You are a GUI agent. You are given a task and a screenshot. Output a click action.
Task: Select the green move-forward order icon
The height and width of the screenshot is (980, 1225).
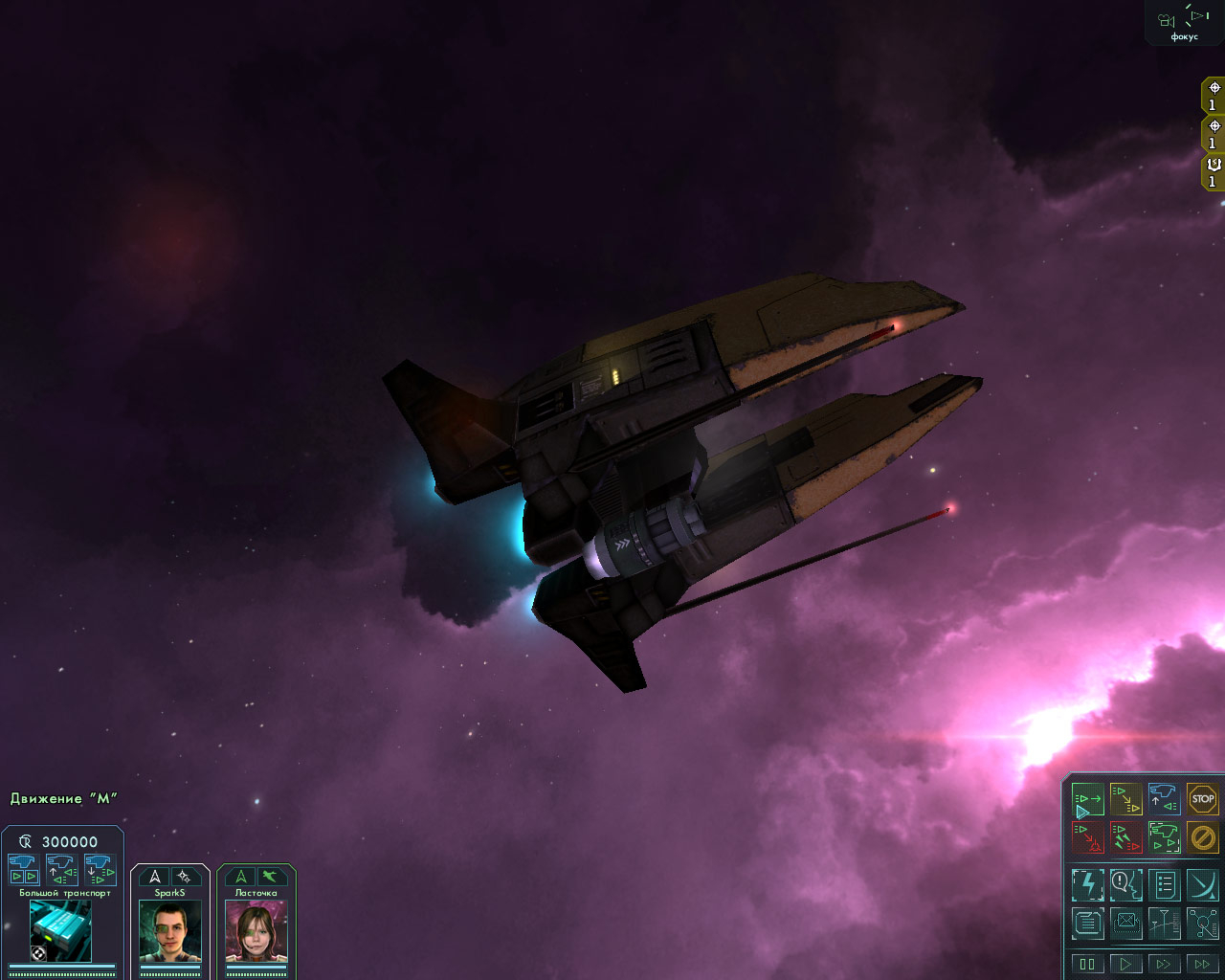click(1087, 799)
